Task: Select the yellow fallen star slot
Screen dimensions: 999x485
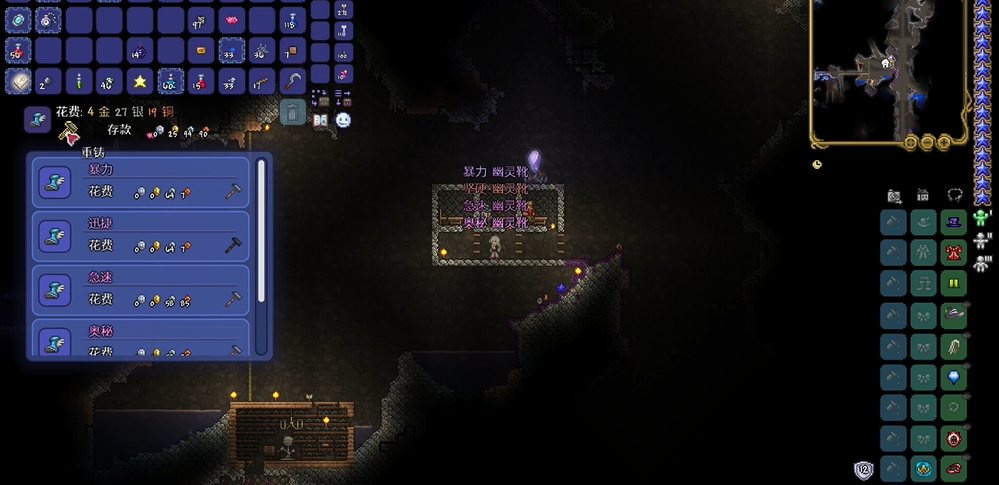Action: pos(139,81)
